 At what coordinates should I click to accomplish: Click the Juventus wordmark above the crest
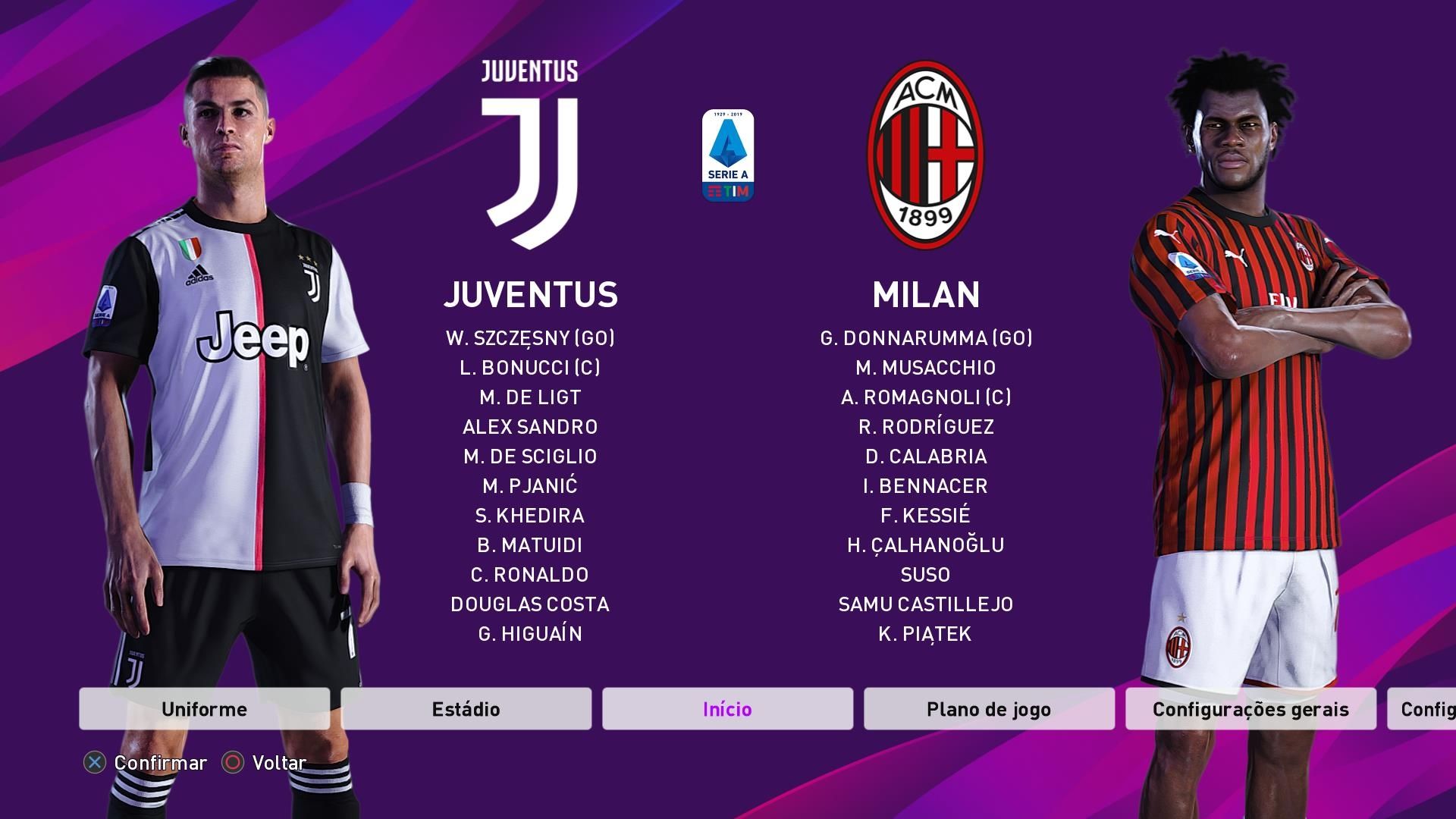click(529, 70)
